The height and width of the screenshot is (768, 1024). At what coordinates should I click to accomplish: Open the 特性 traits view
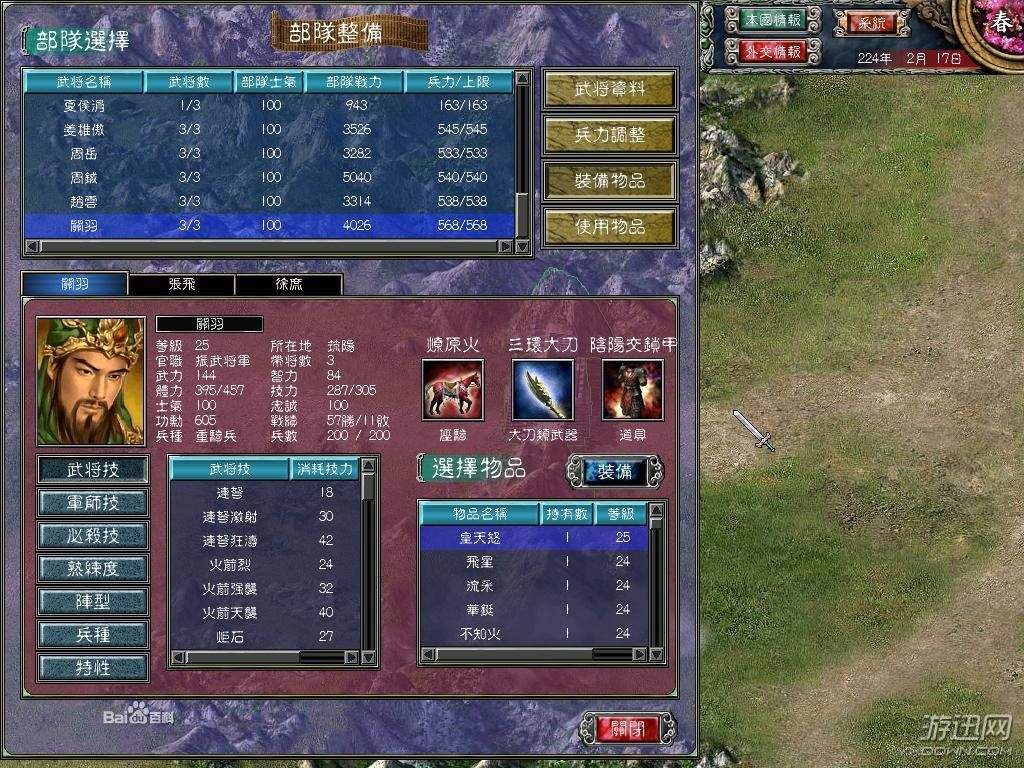tap(93, 667)
